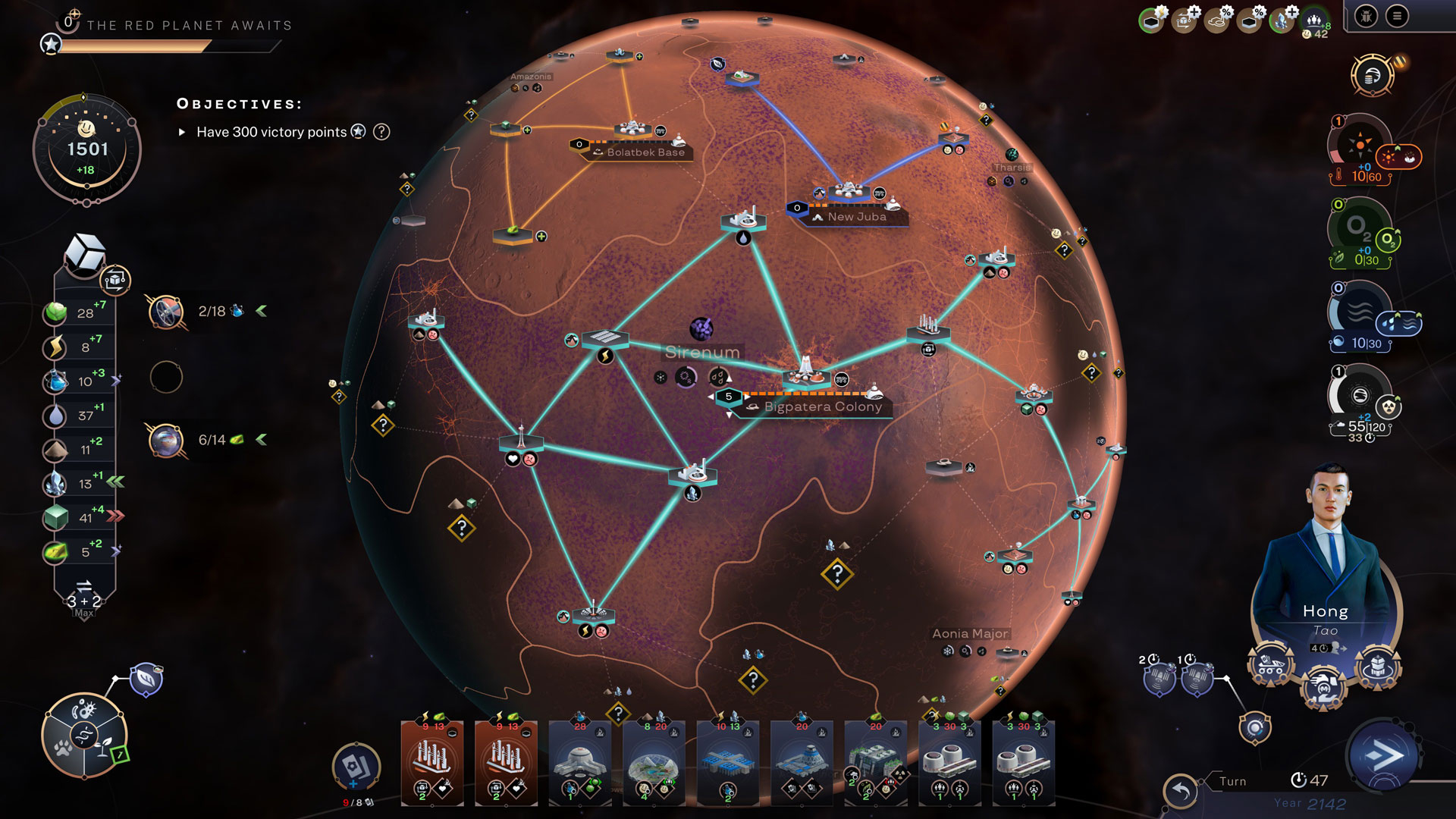Collapse the 6/14 planet tracker via green arrow
The height and width of the screenshot is (819, 1456).
[x=262, y=436]
